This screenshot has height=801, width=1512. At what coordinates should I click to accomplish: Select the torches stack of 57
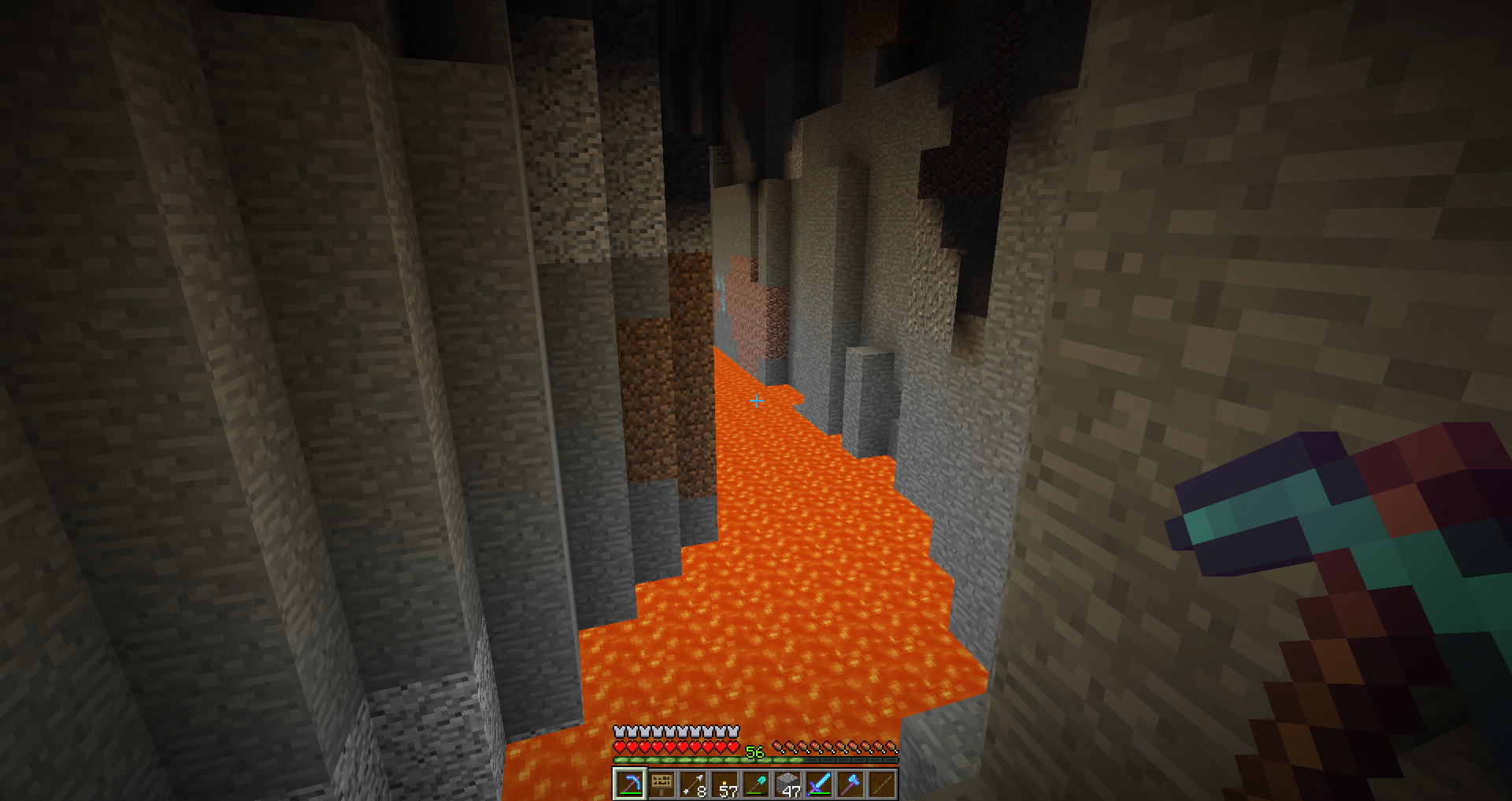click(724, 784)
